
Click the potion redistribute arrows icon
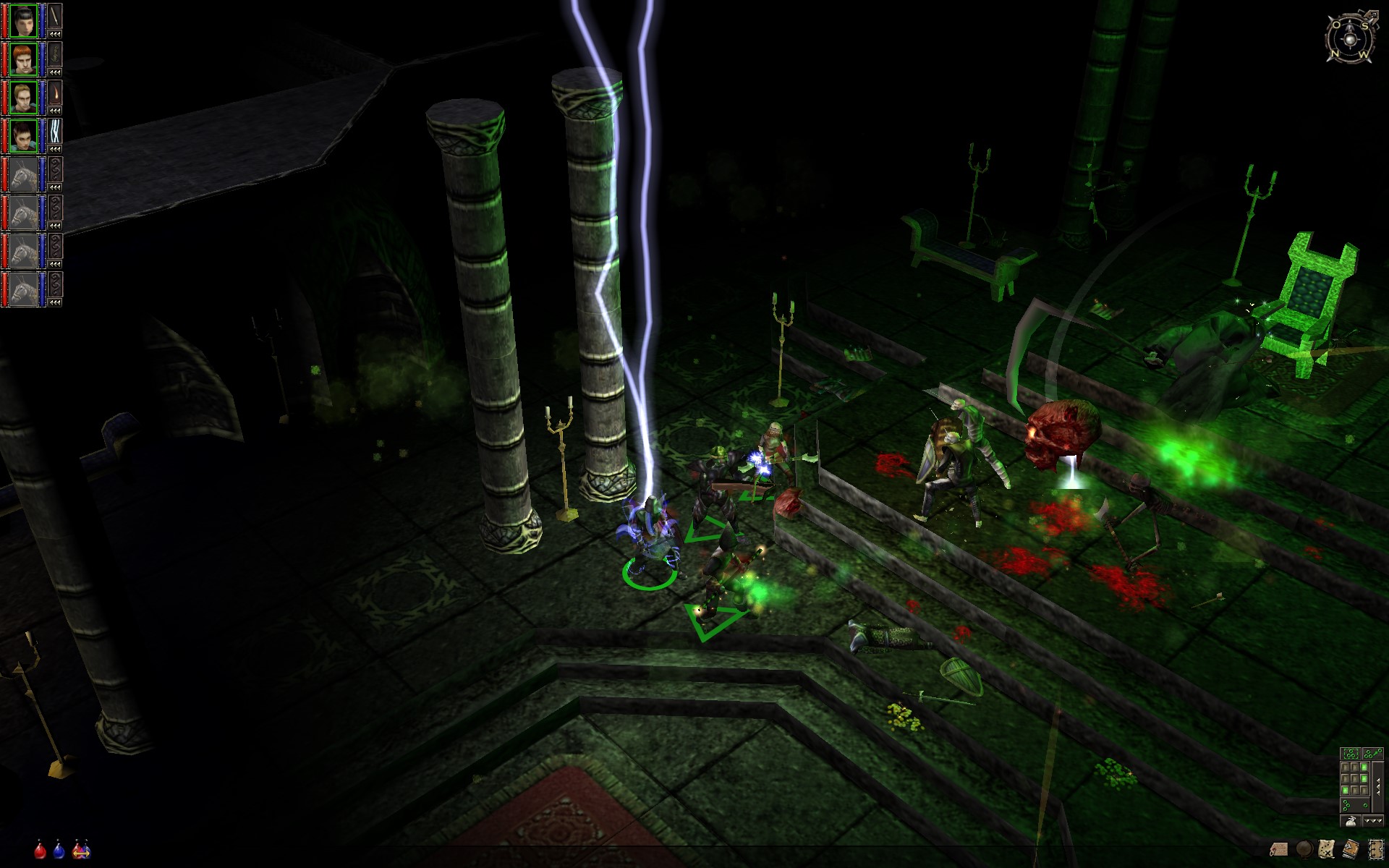81,850
